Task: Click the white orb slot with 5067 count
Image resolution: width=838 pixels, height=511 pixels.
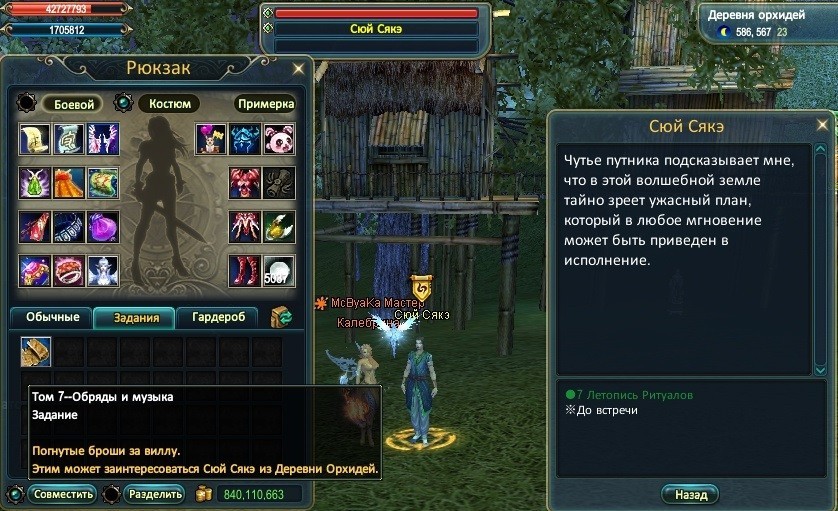Action: pos(278,271)
